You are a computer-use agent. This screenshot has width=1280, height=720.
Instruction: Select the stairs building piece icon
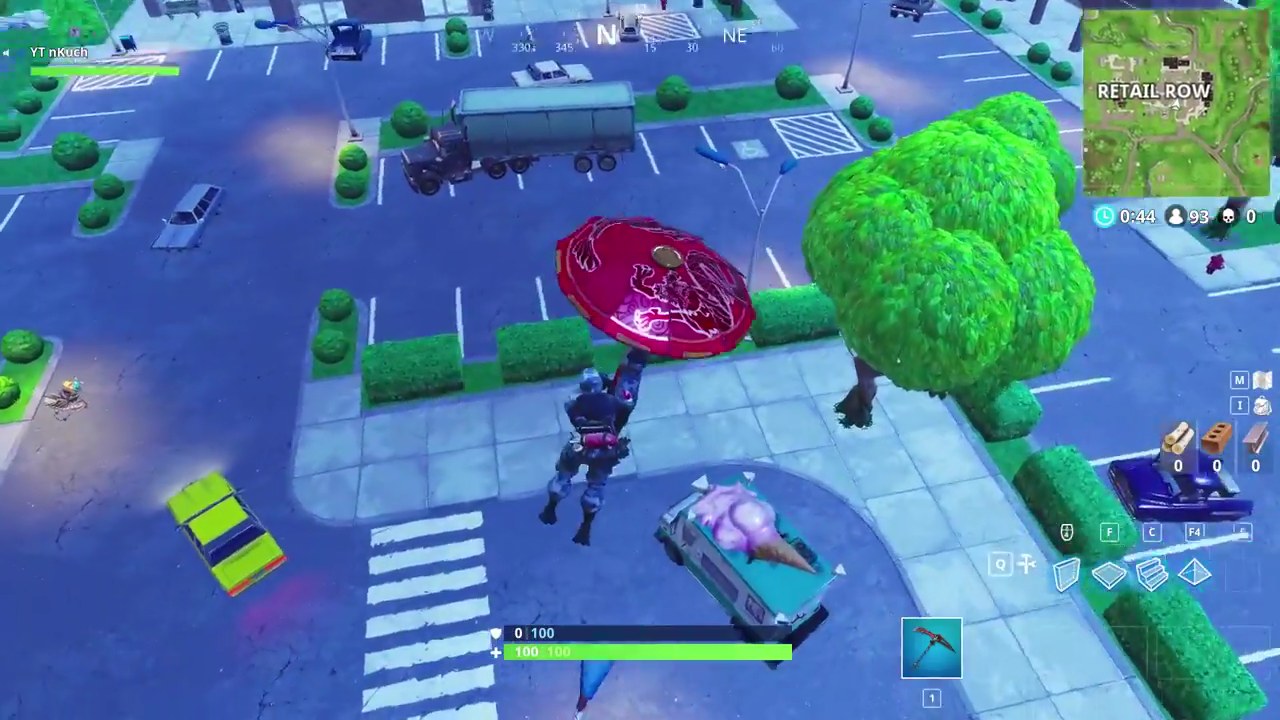pos(1152,573)
